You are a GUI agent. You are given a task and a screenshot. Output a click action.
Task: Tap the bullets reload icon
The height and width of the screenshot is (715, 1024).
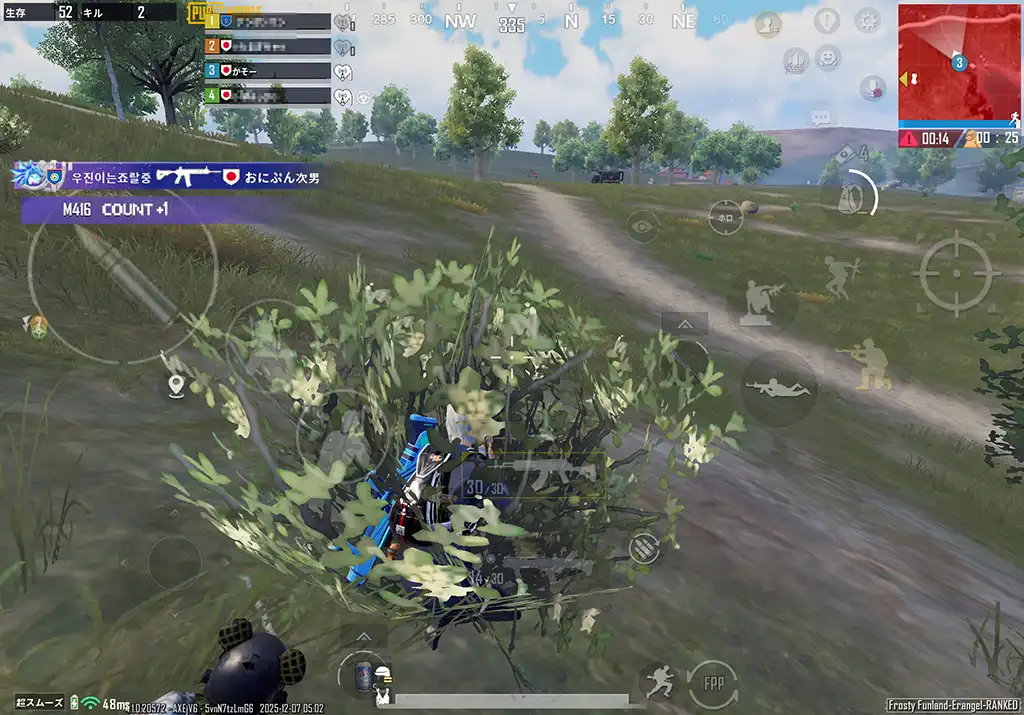coord(645,546)
